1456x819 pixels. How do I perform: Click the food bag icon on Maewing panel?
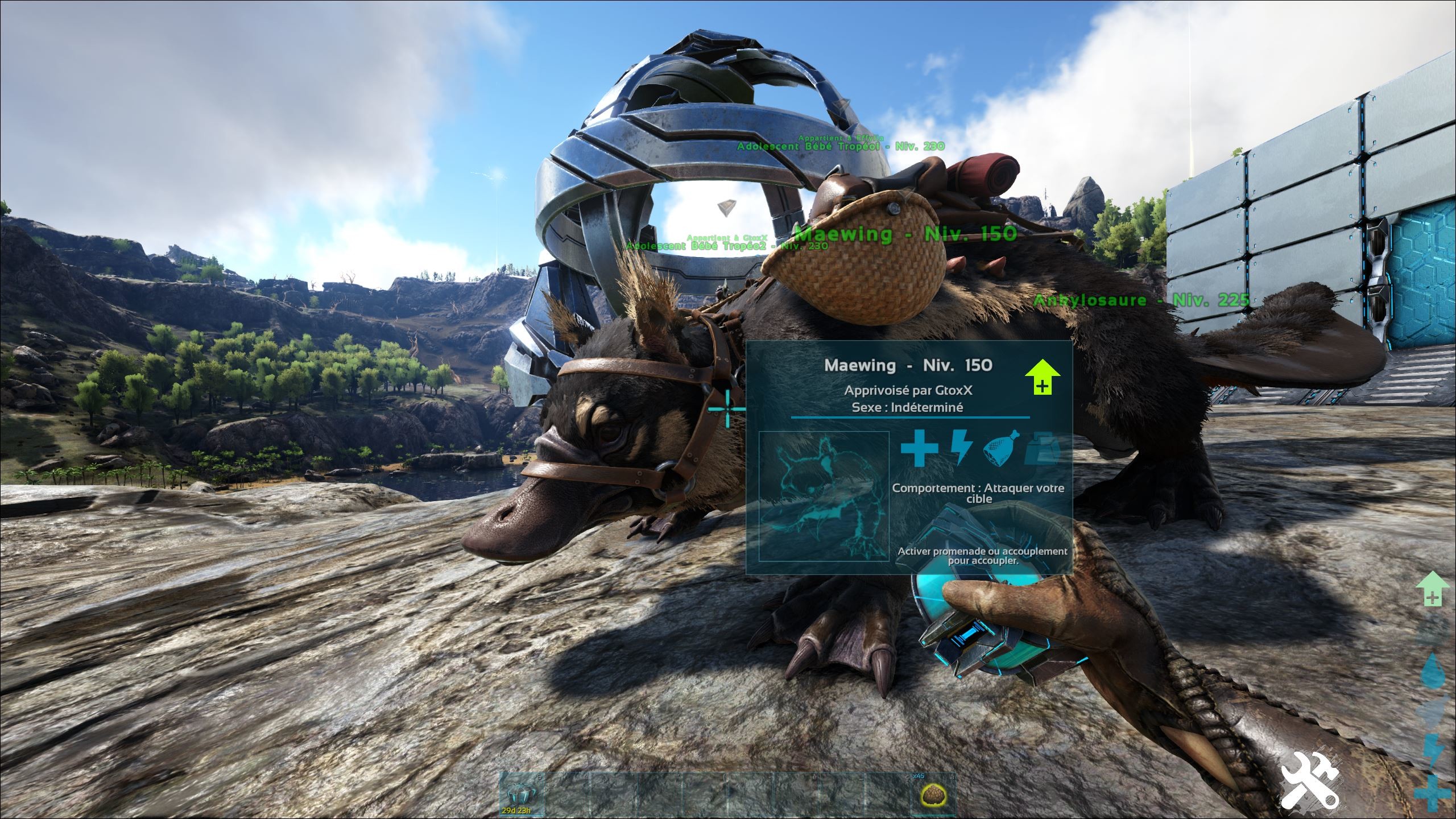click(1000, 450)
